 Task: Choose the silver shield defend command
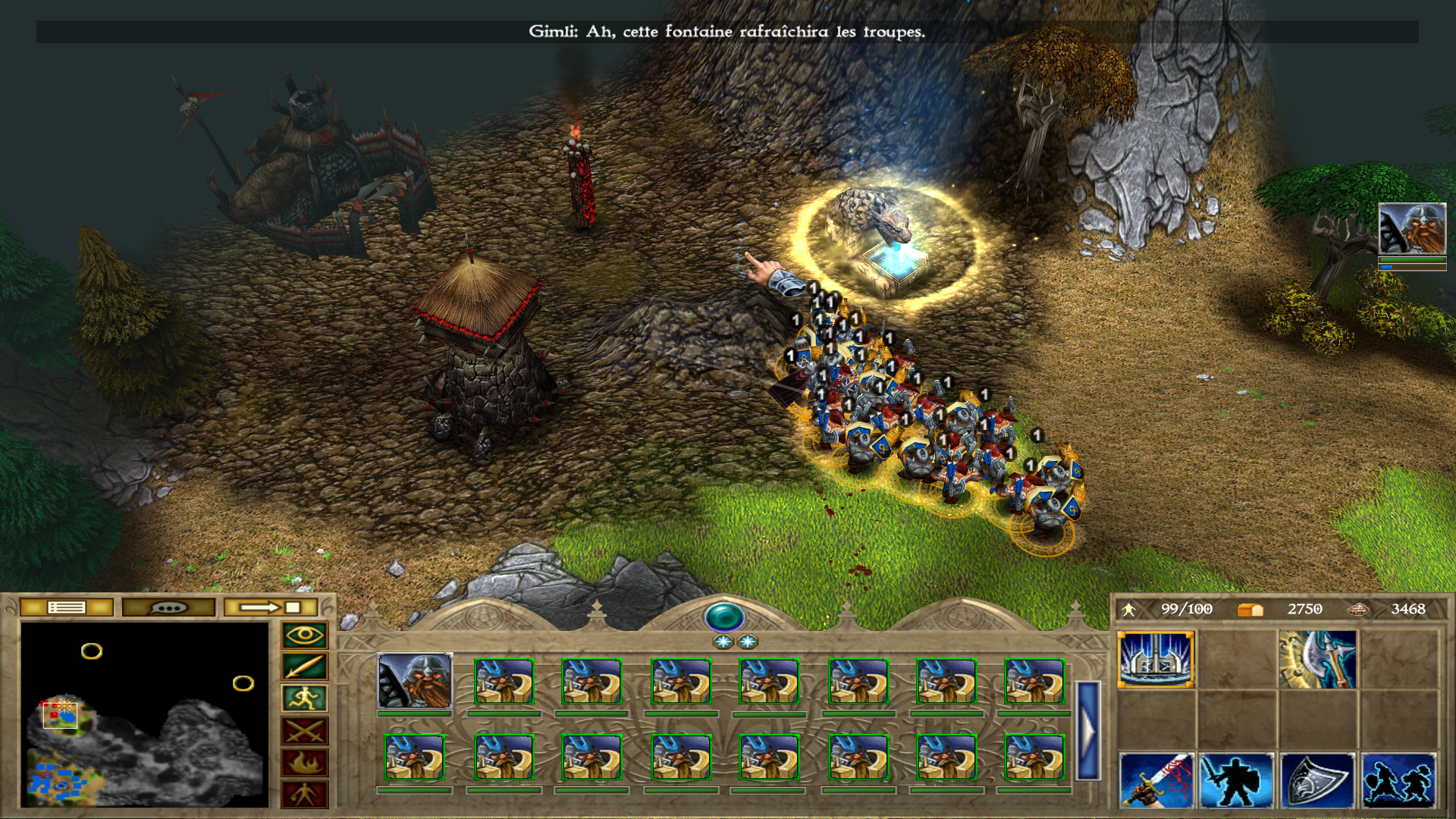click(x=1317, y=780)
